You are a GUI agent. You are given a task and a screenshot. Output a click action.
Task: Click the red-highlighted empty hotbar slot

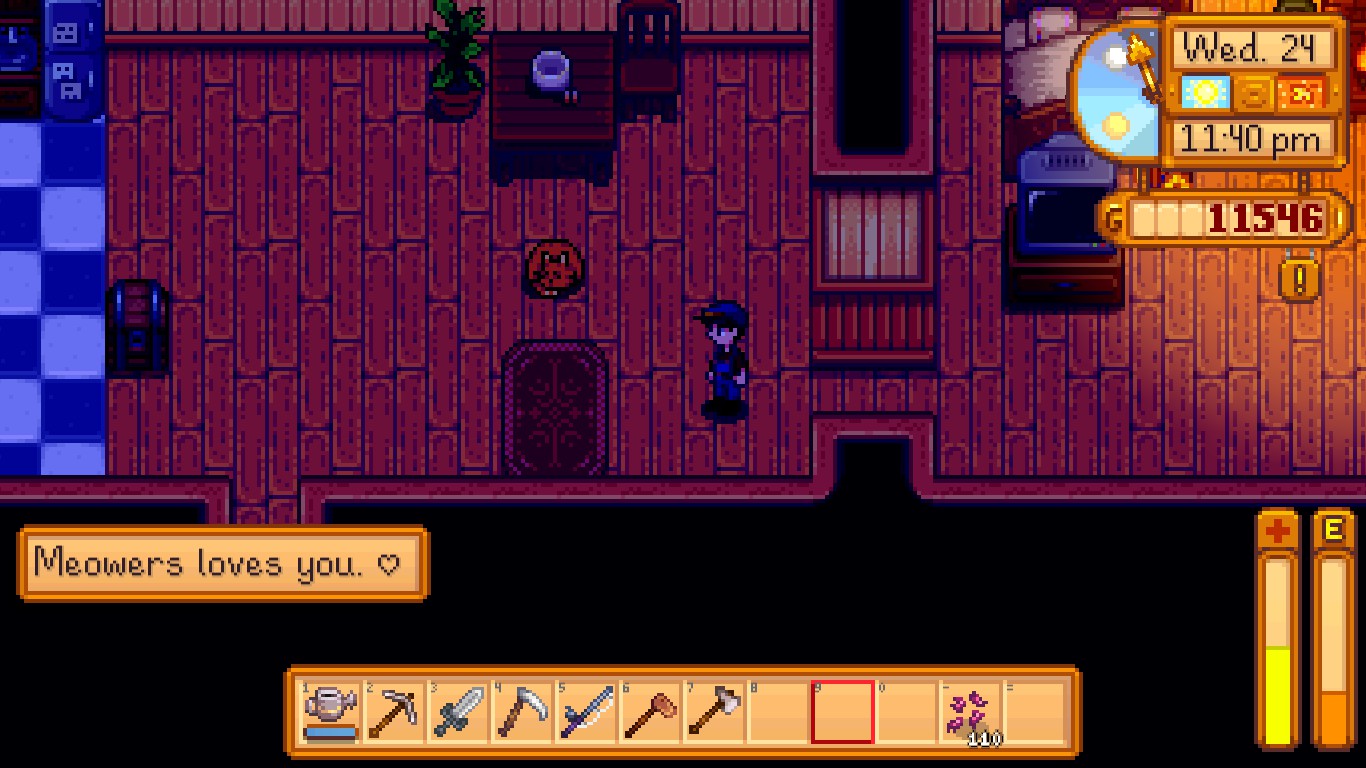click(x=842, y=712)
